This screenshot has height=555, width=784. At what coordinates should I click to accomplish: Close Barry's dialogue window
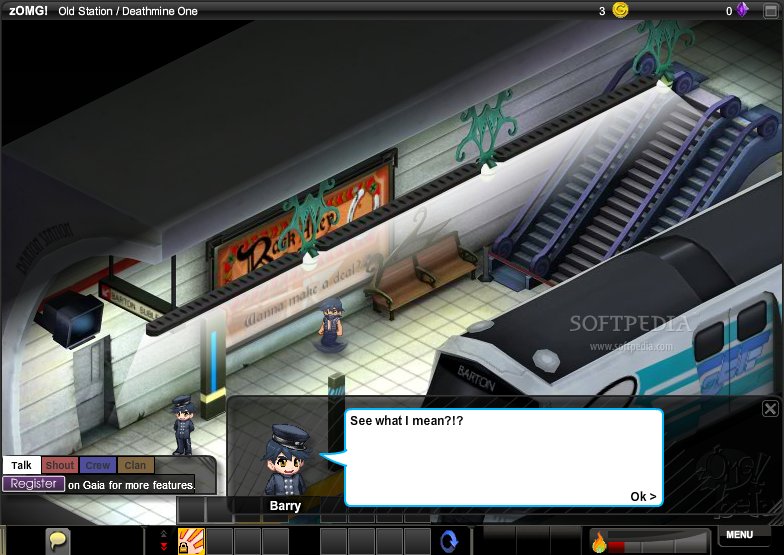pyautogui.click(x=770, y=408)
